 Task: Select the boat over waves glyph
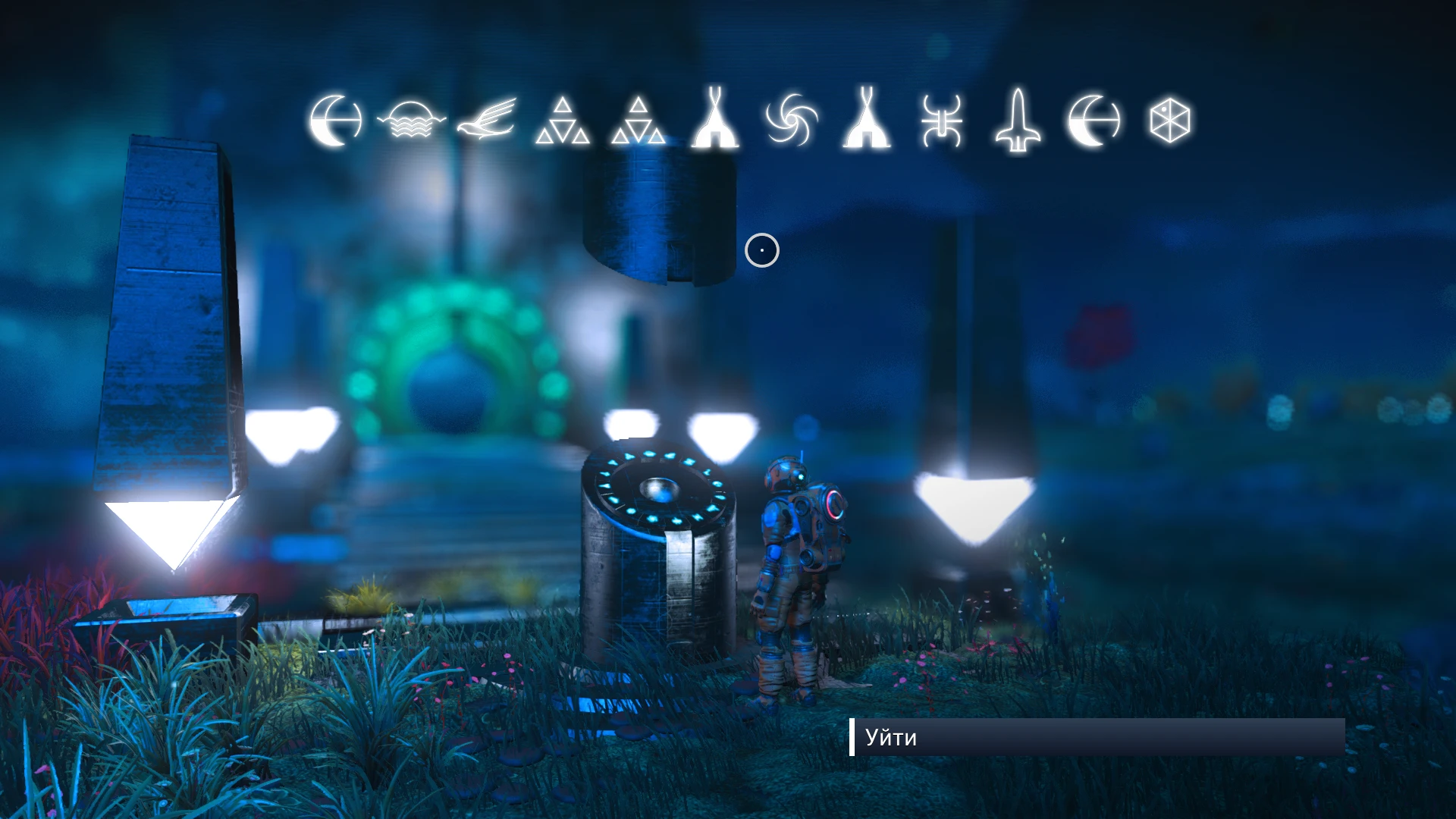click(x=412, y=121)
